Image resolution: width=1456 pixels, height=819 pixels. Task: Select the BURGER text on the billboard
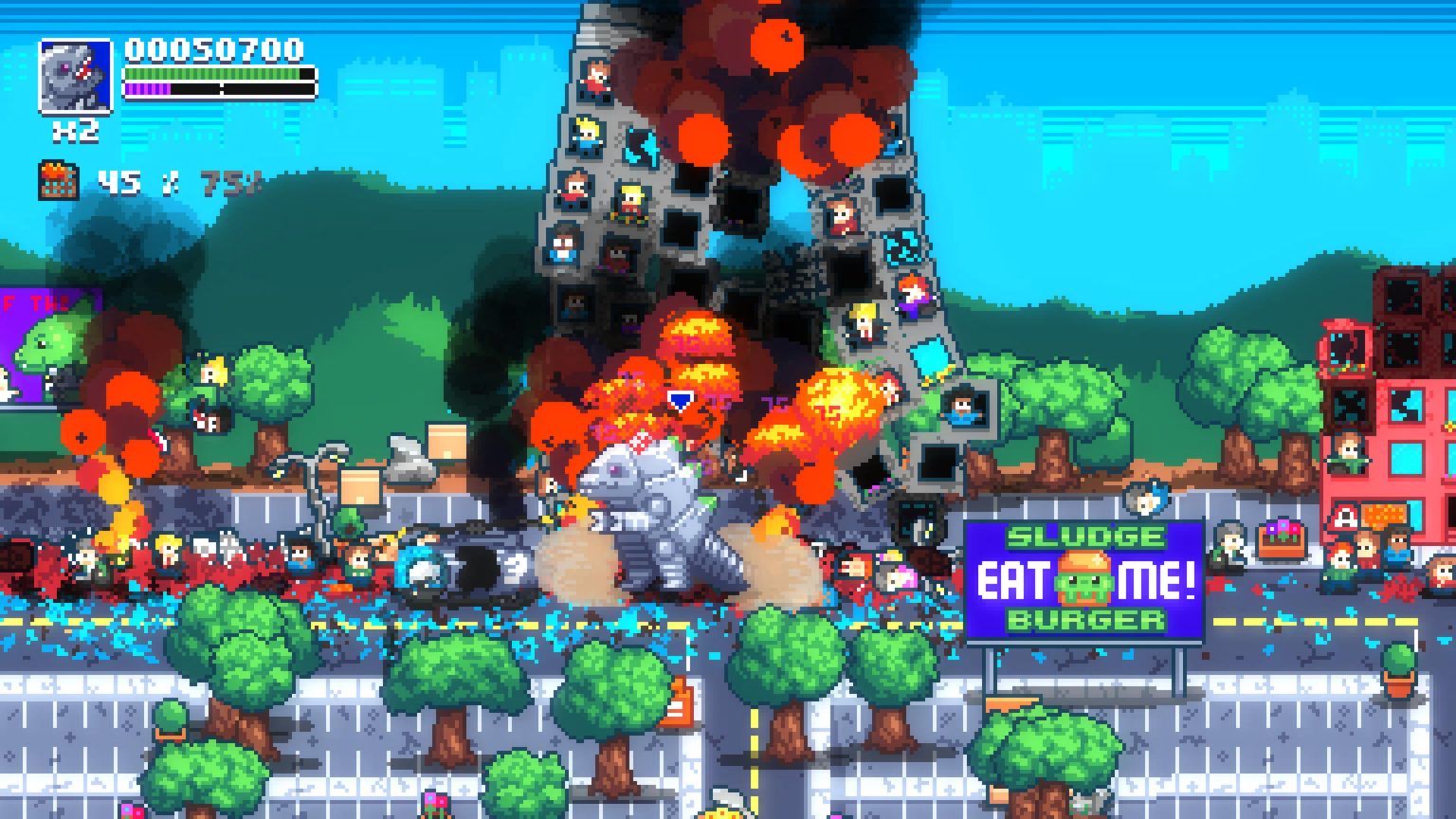point(1083,621)
